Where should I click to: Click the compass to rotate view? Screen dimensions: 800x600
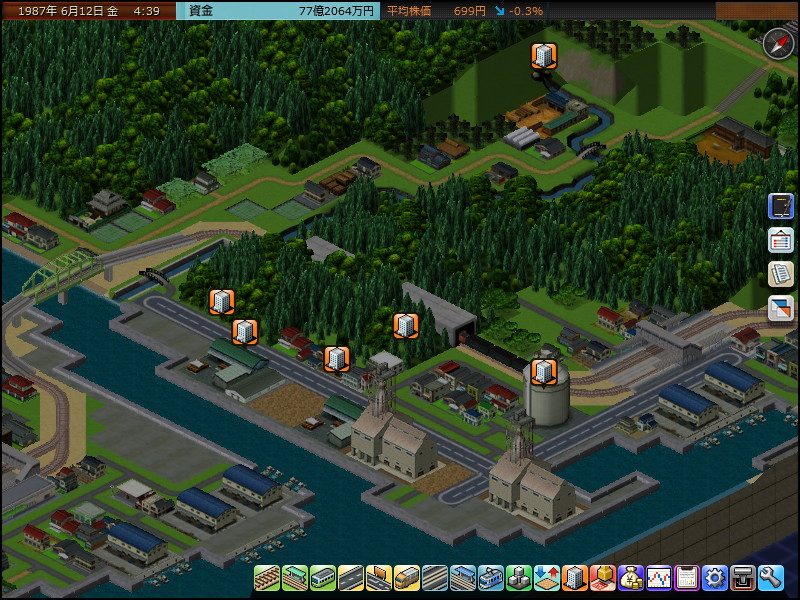point(778,43)
